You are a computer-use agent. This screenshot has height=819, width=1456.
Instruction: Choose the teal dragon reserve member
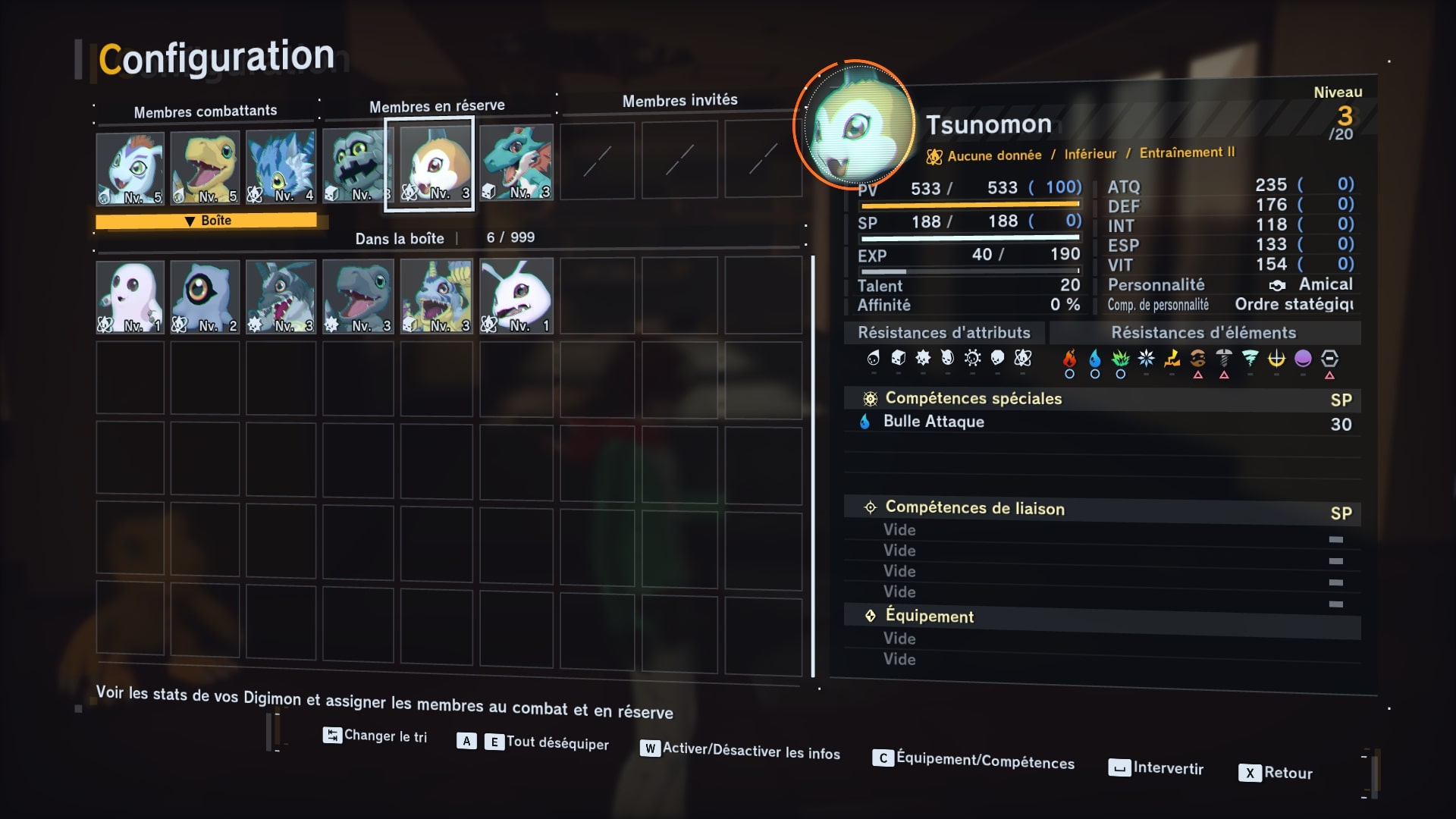pos(516,162)
